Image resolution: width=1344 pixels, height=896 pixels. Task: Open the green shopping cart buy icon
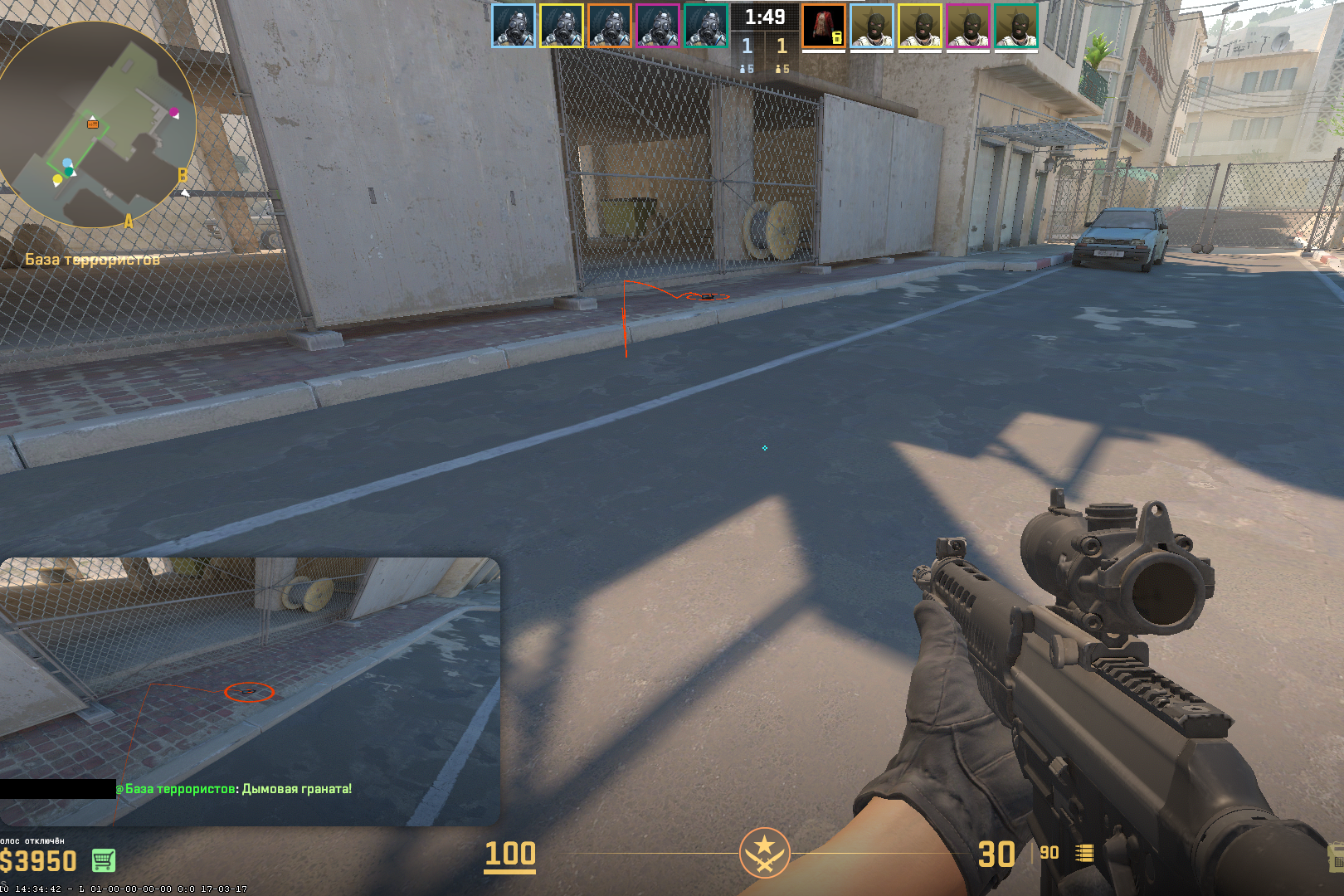click(104, 860)
